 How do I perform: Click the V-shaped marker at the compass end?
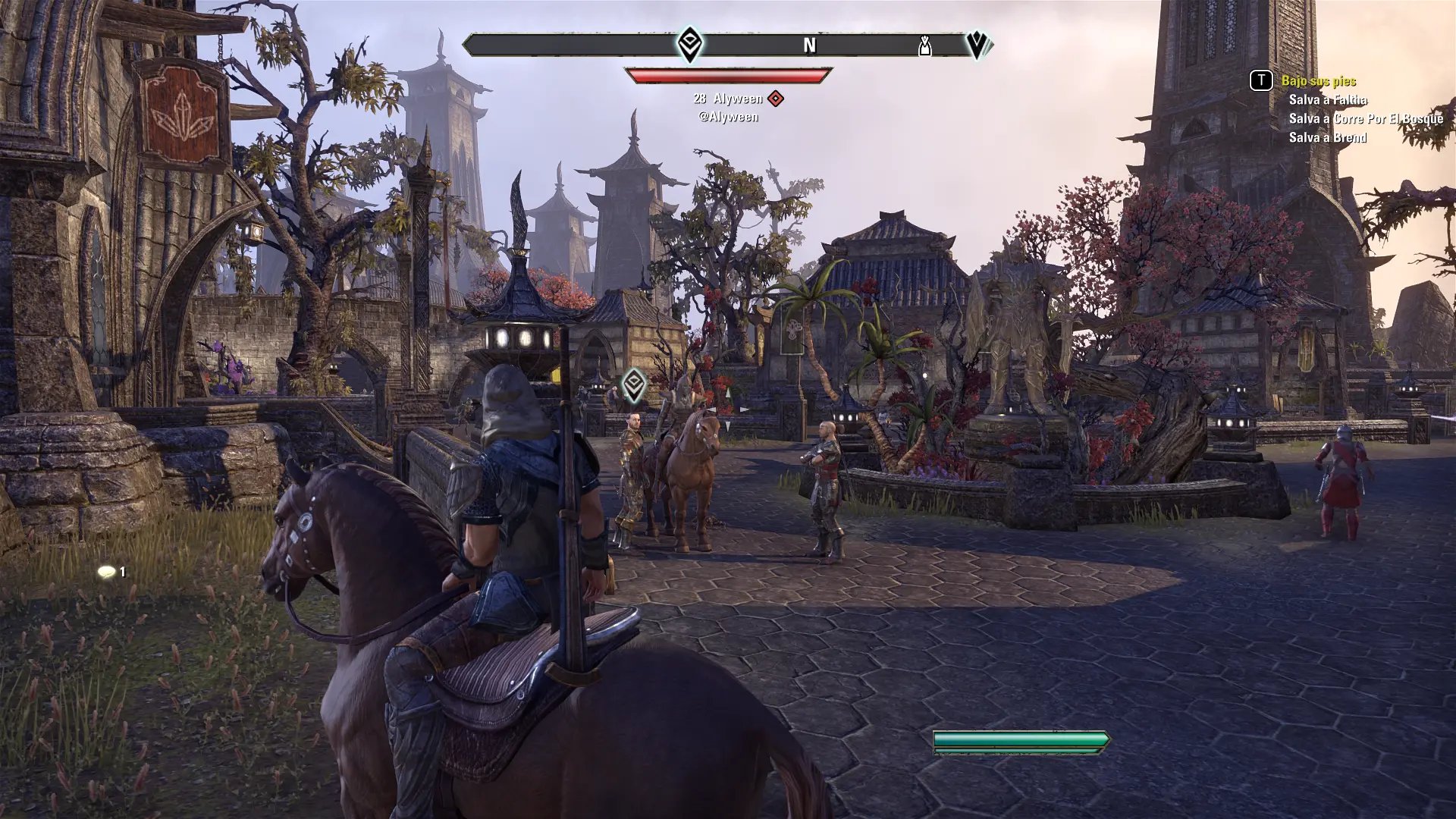click(977, 45)
